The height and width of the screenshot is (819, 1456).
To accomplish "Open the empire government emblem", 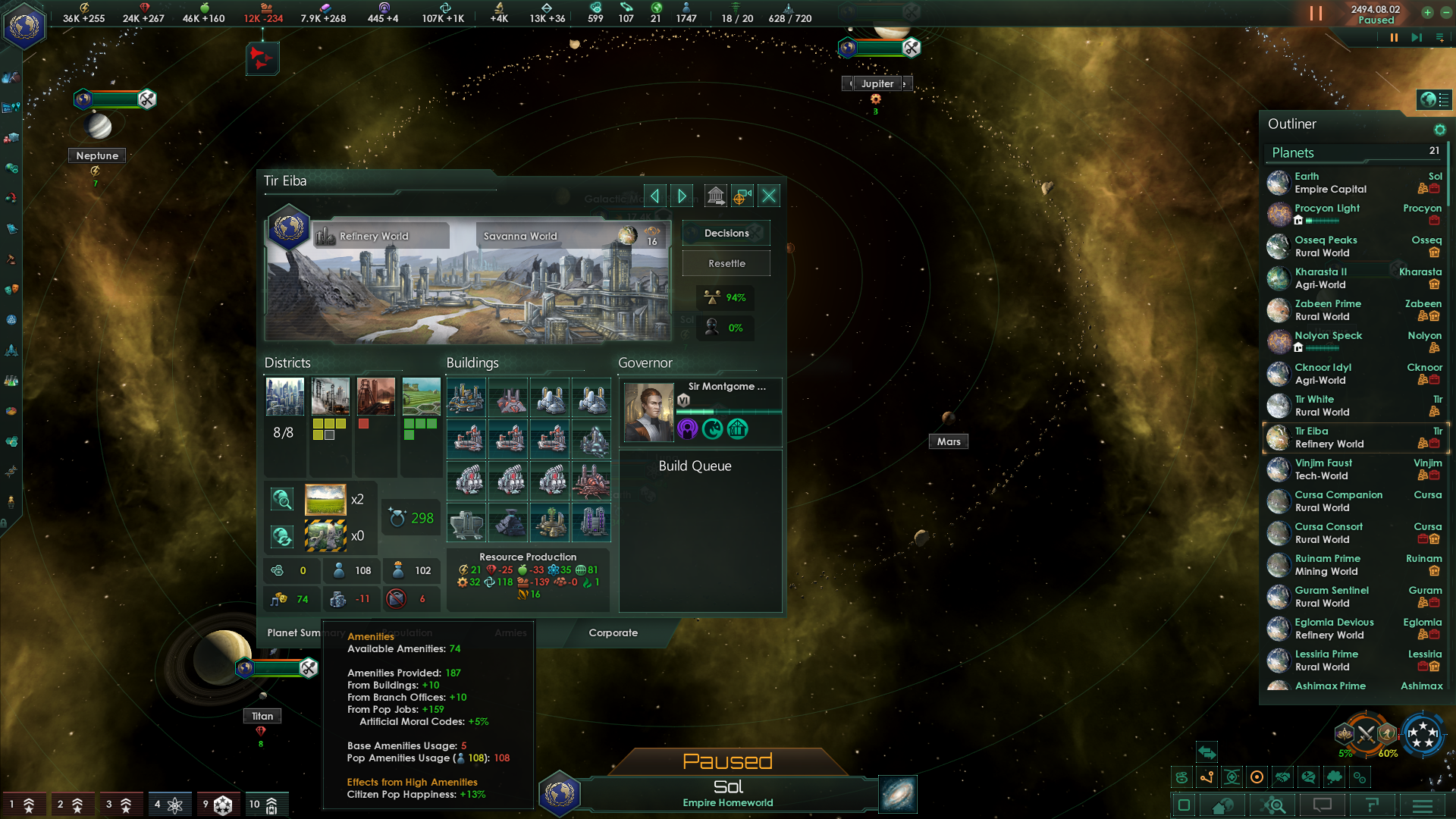I will coord(24,27).
